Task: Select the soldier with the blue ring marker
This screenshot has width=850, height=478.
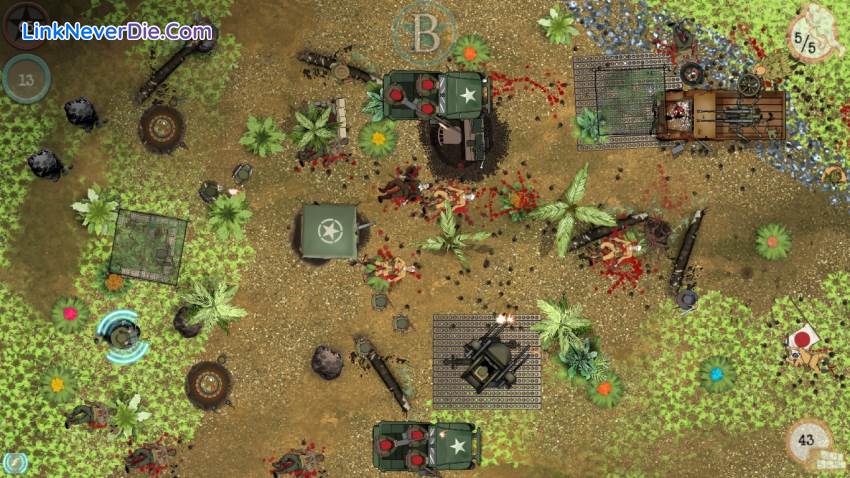Action: coord(122,338)
